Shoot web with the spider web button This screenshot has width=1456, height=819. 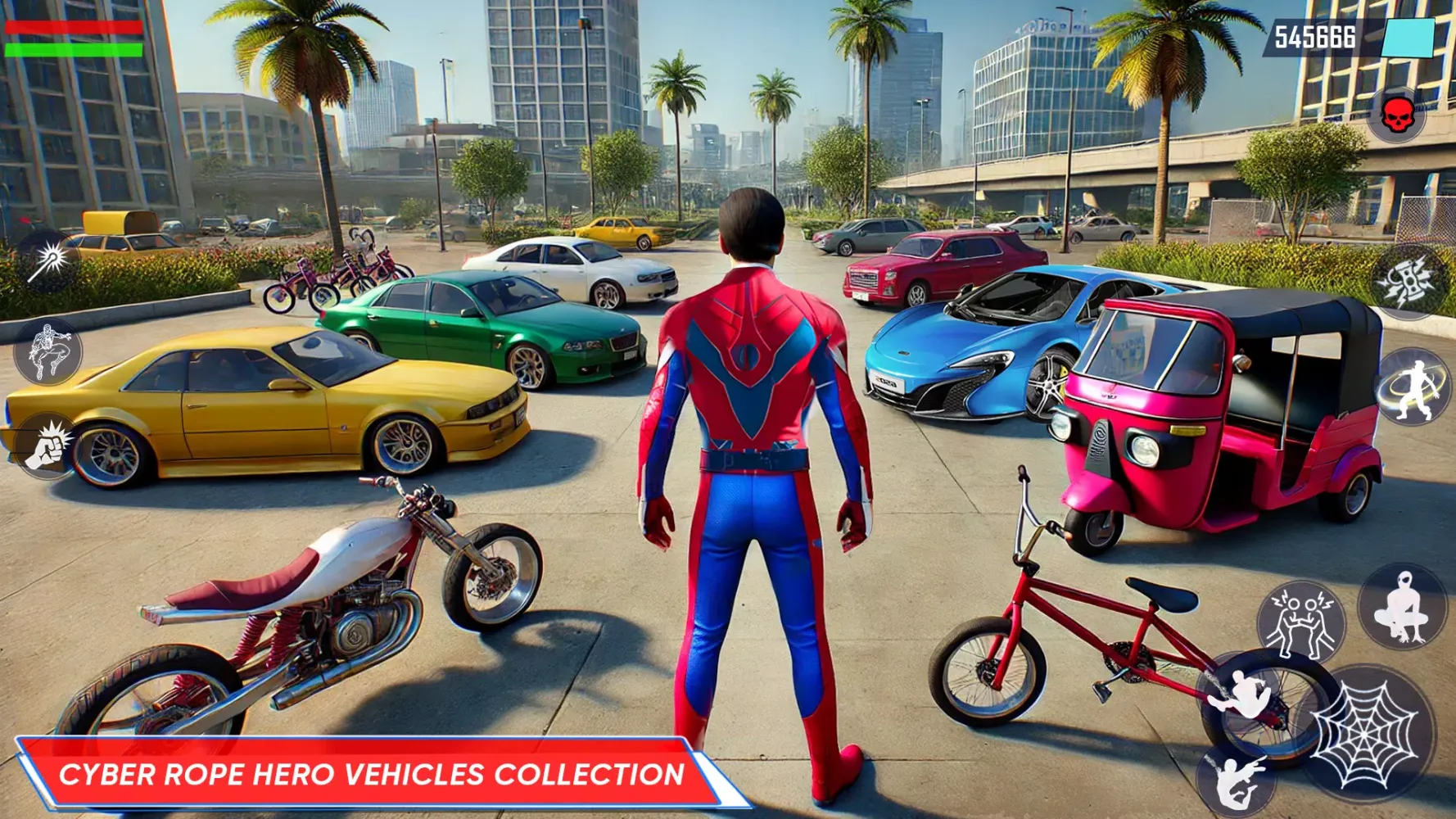tap(1363, 735)
